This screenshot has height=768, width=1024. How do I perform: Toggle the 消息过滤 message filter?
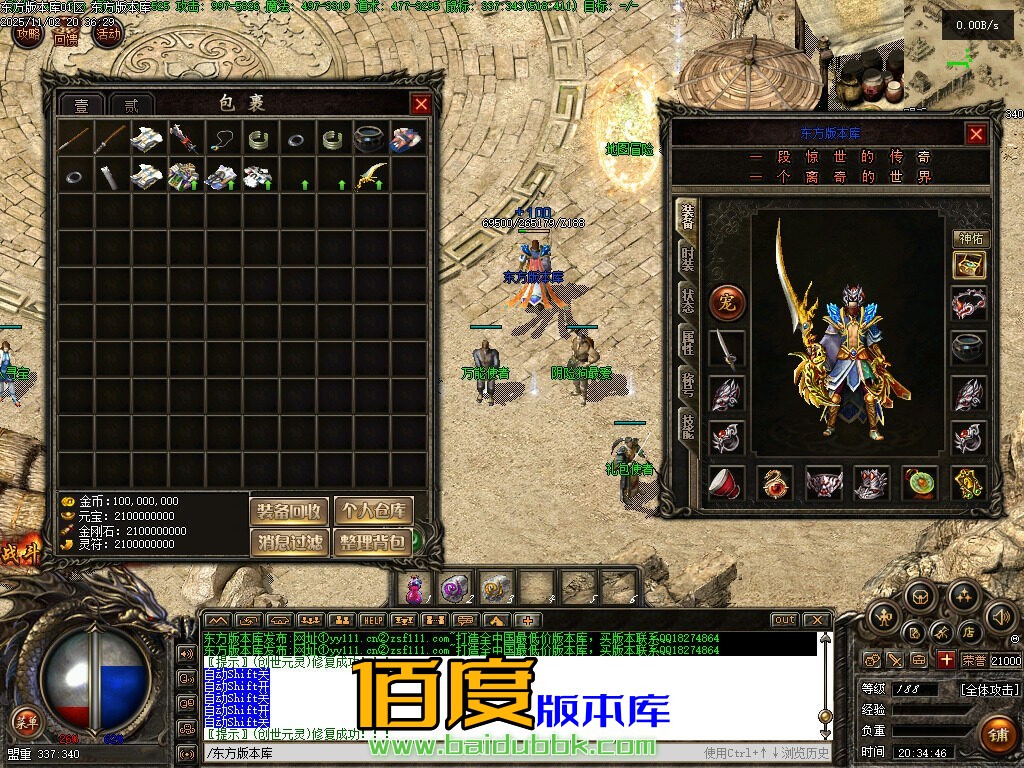click(x=289, y=543)
